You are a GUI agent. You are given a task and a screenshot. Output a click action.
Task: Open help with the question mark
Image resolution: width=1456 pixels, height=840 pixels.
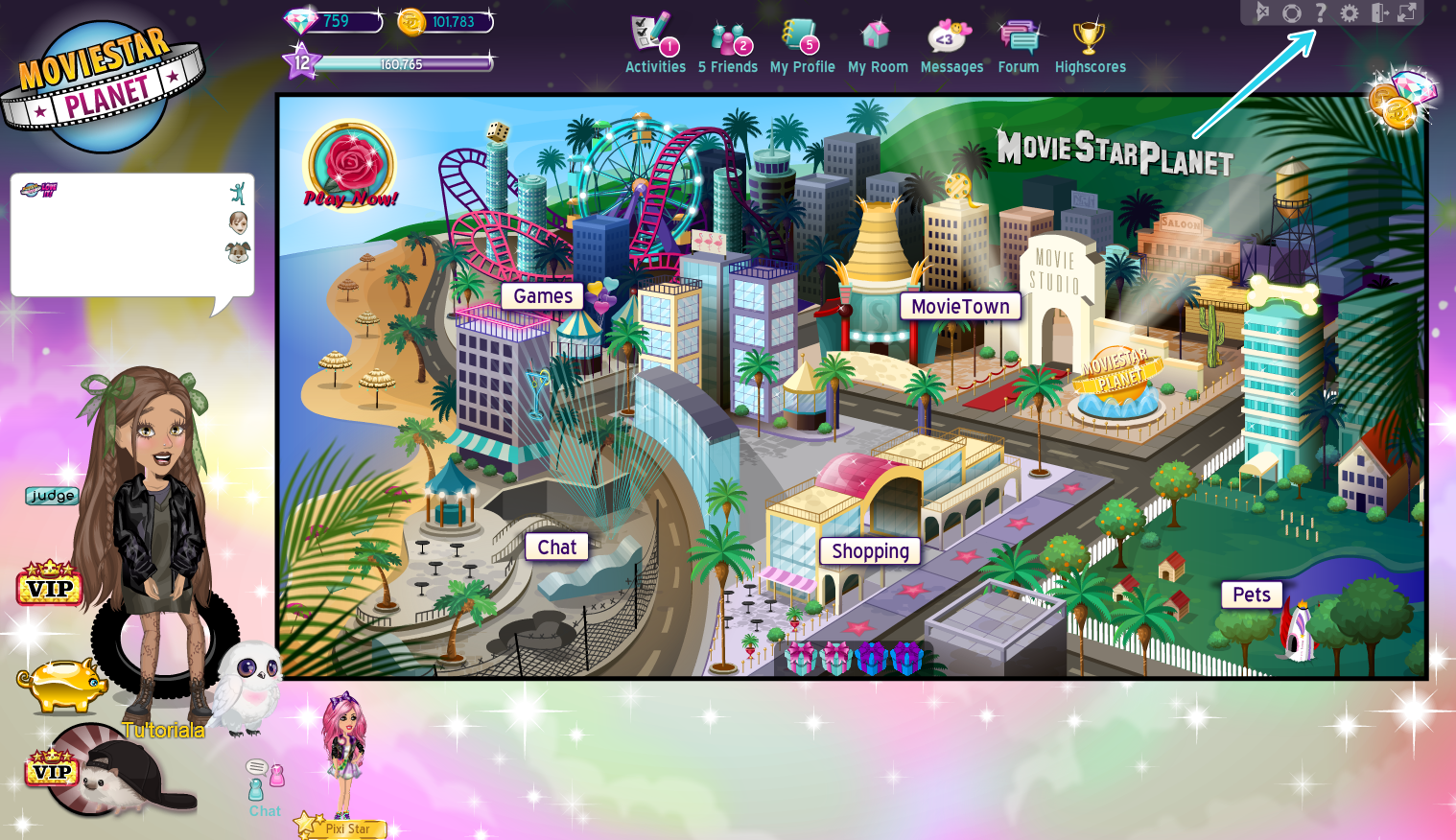(1321, 12)
